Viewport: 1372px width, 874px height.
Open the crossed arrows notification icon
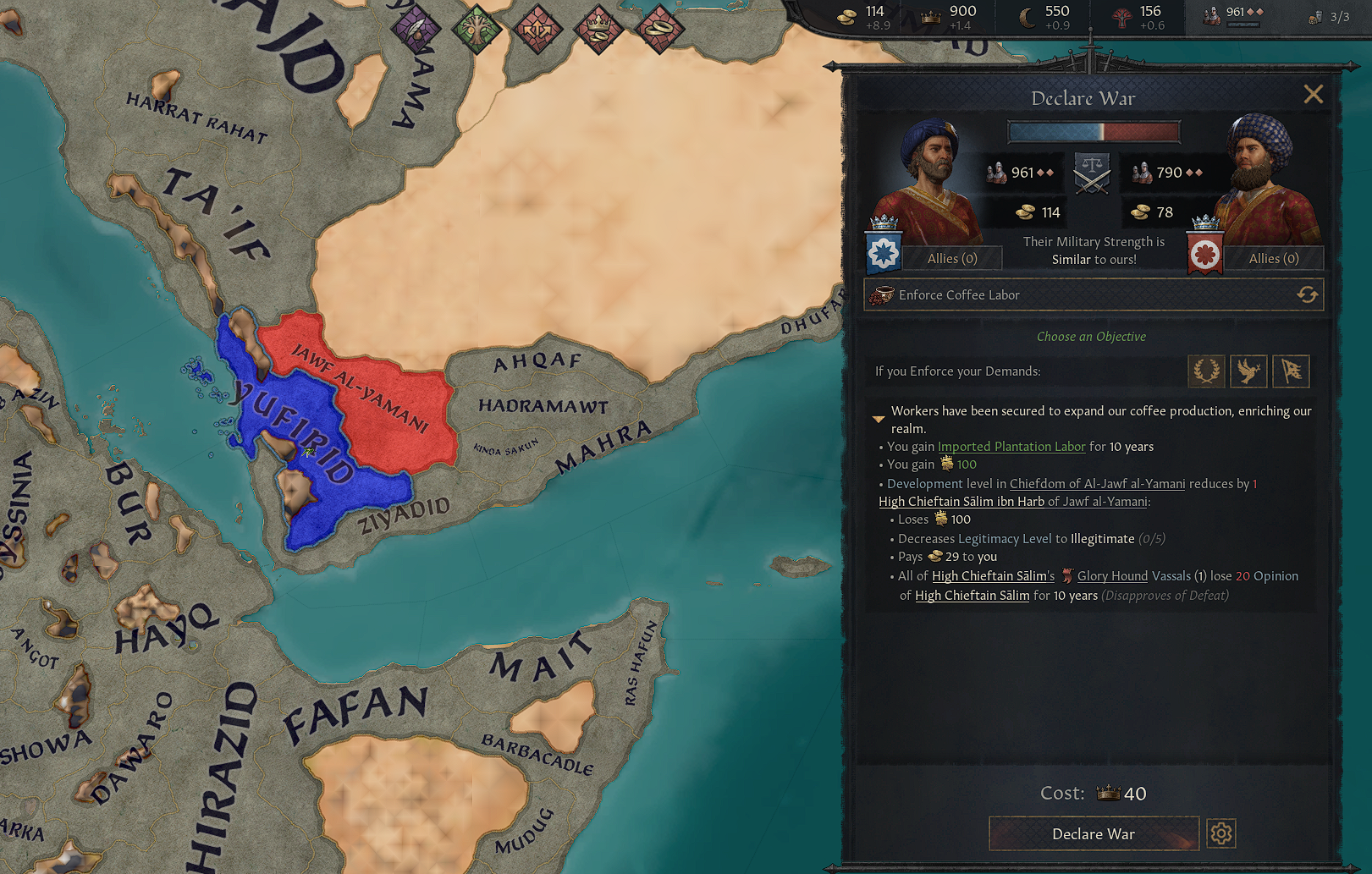coord(539,30)
